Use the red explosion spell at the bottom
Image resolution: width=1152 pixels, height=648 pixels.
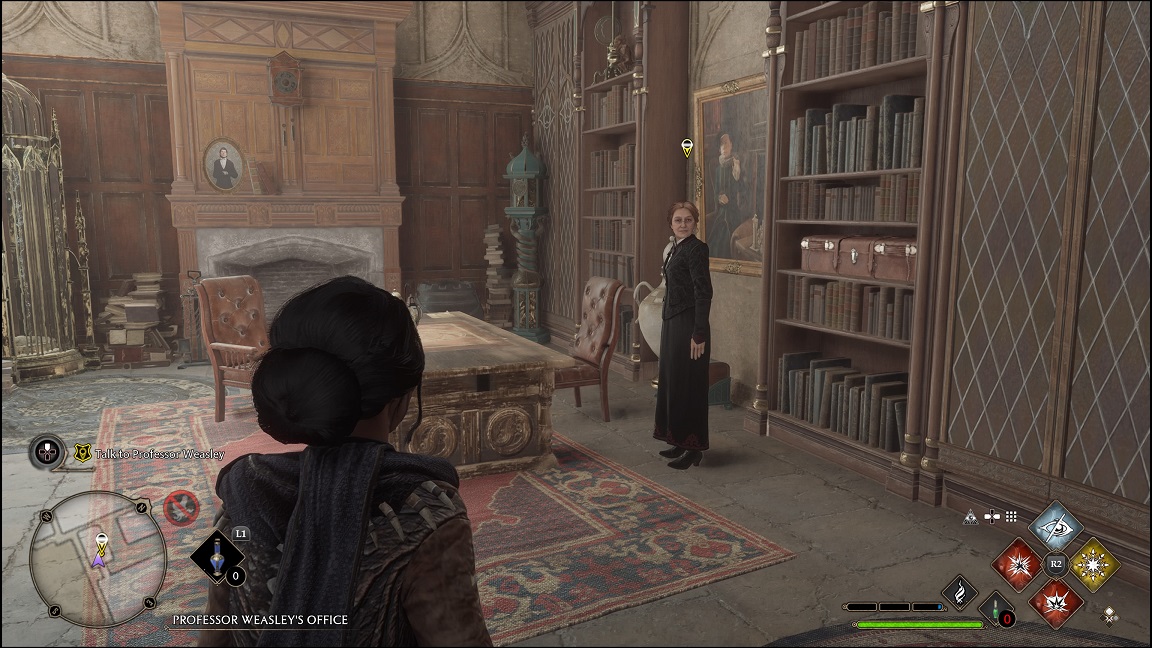(x=1055, y=602)
